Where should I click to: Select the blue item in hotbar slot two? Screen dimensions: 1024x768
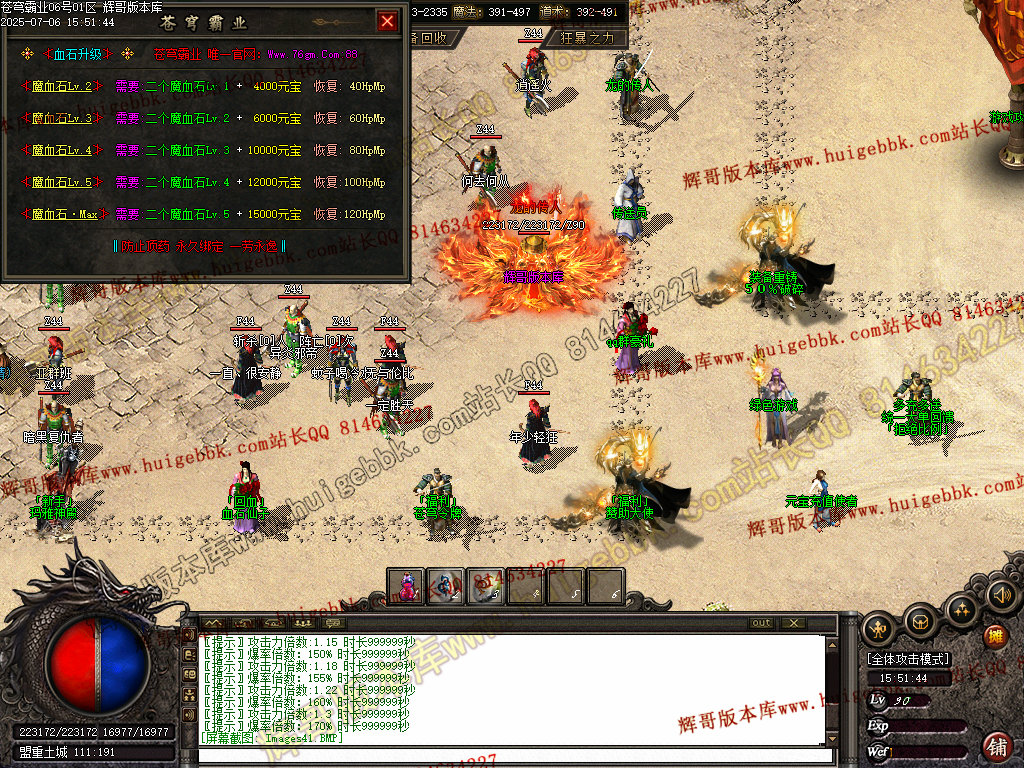coord(446,586)
